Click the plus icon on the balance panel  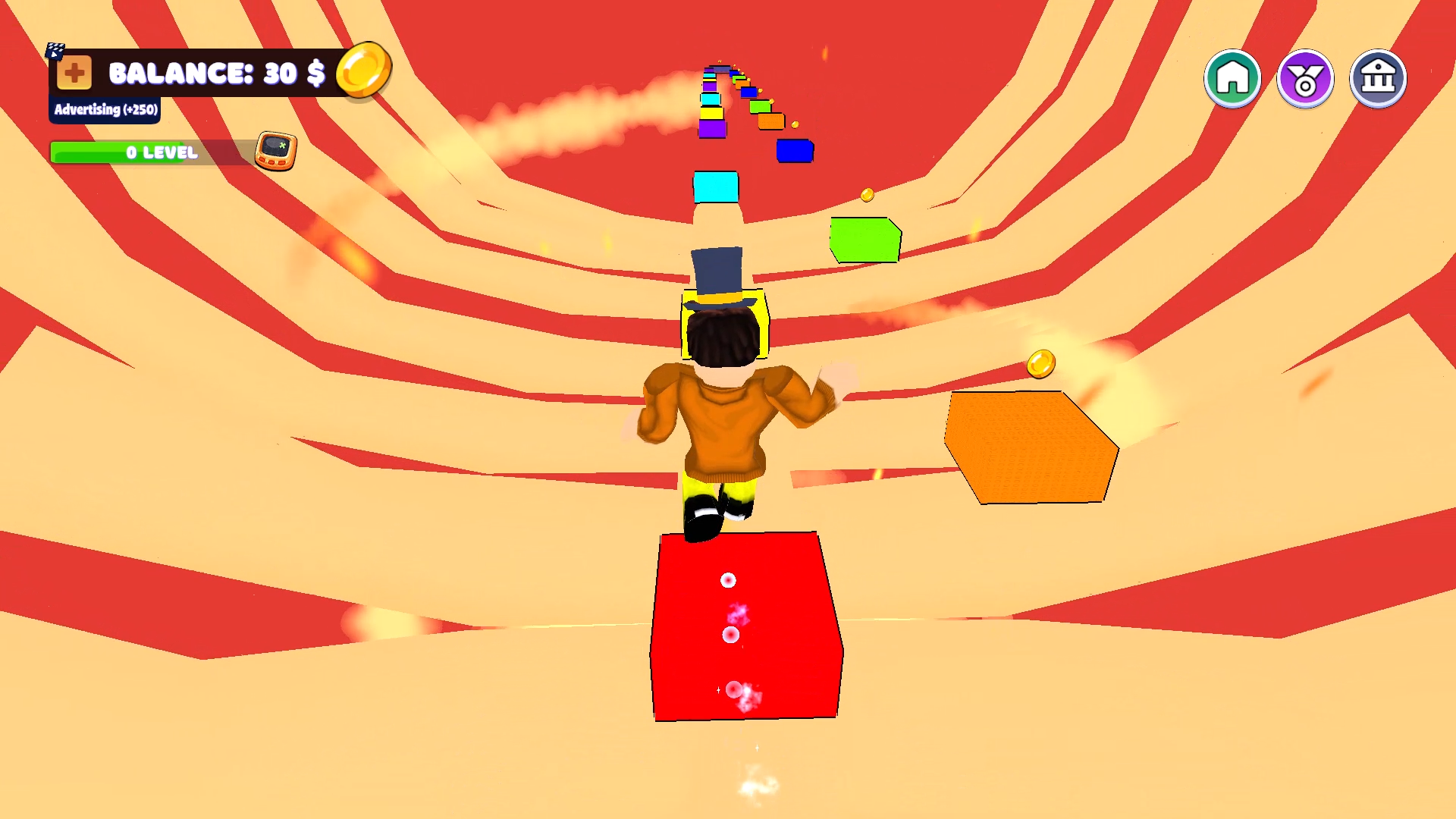pos(75,74)
